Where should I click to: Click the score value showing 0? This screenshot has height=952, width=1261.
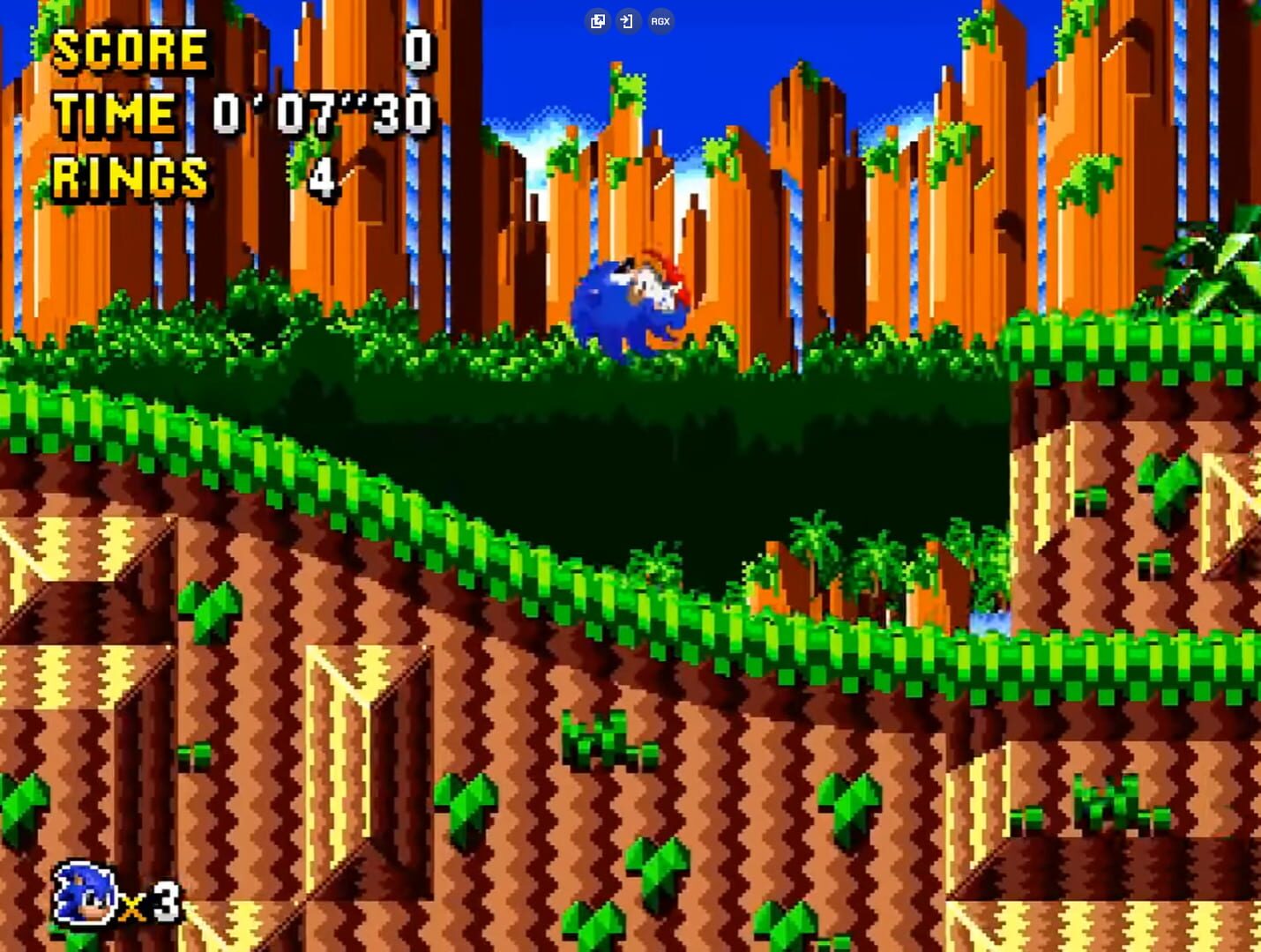tap(417, 50)
